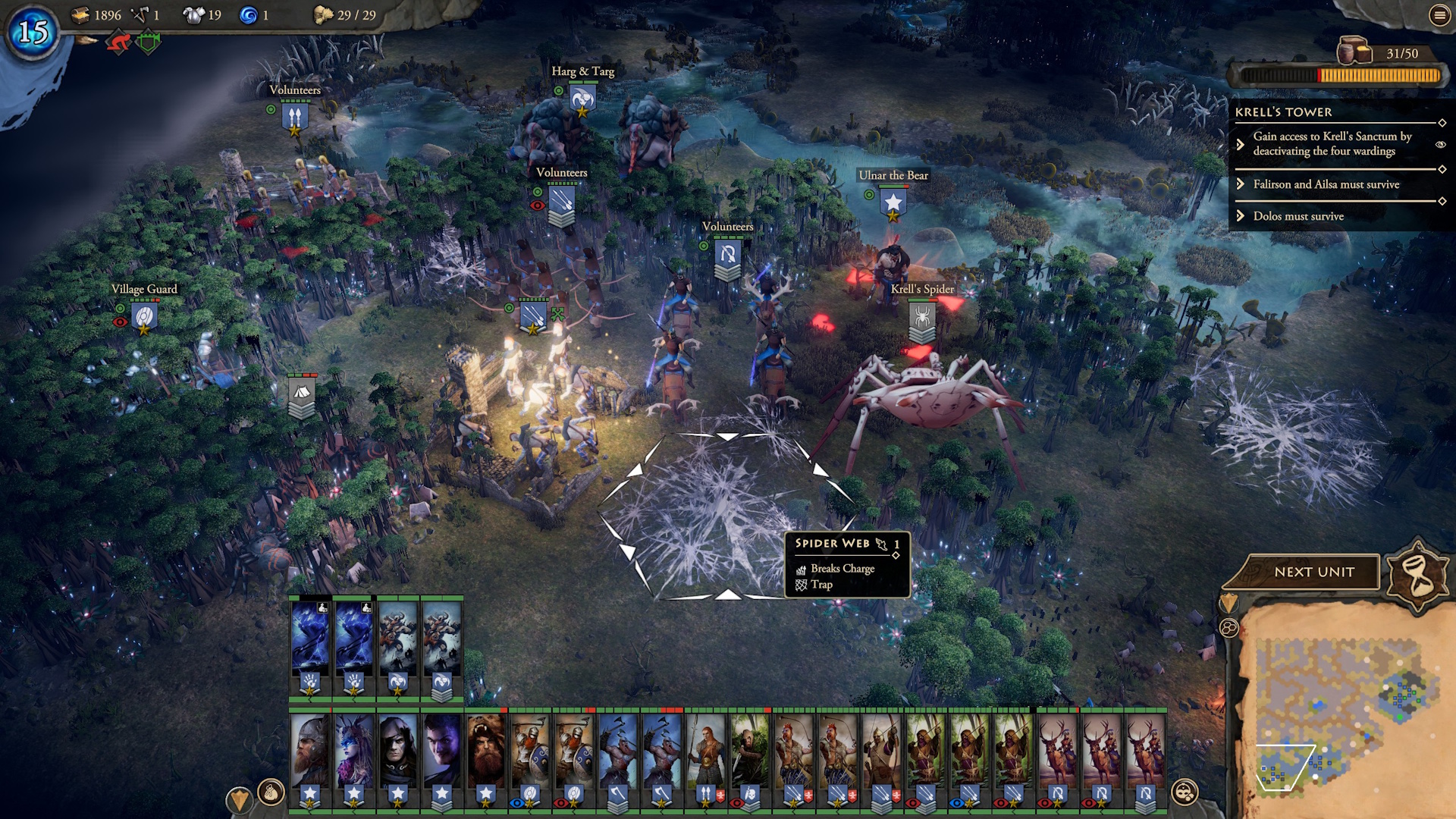The image size is (1456, 819).
Task: Open the loot bag inventory button
Action: point(271,793)
